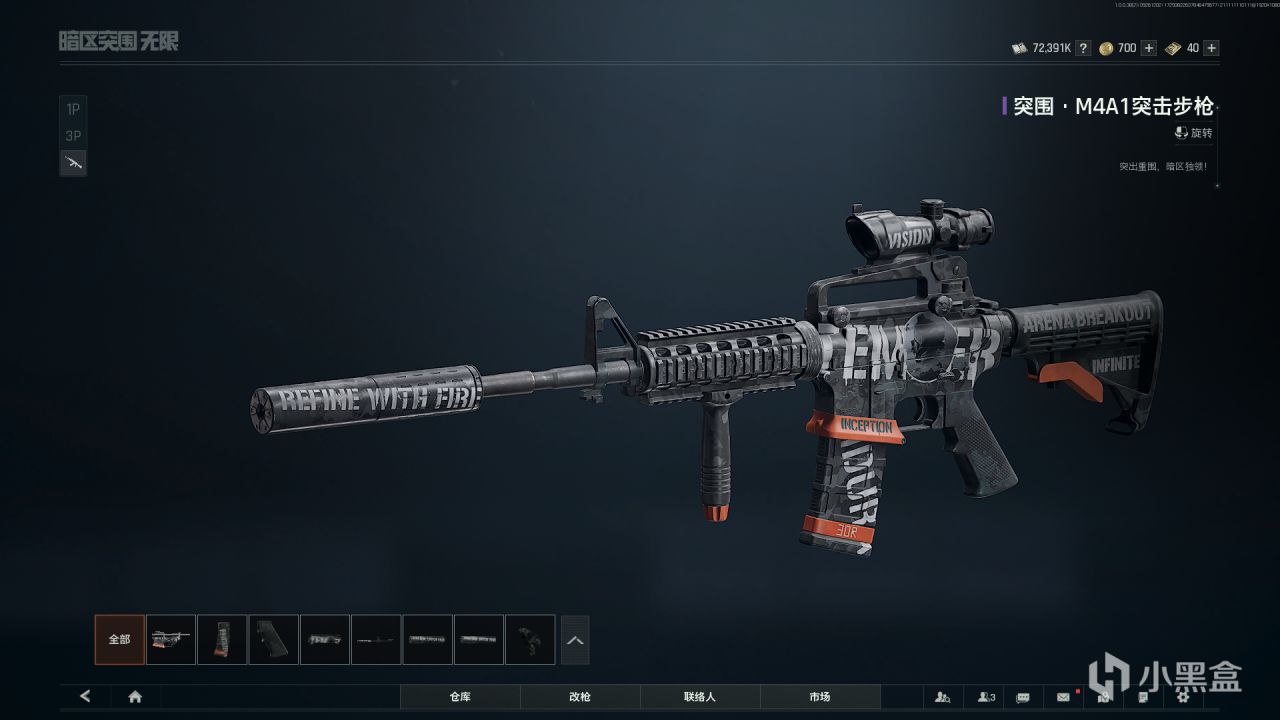Switch to the 改枪 gunsmith tab

580,696
